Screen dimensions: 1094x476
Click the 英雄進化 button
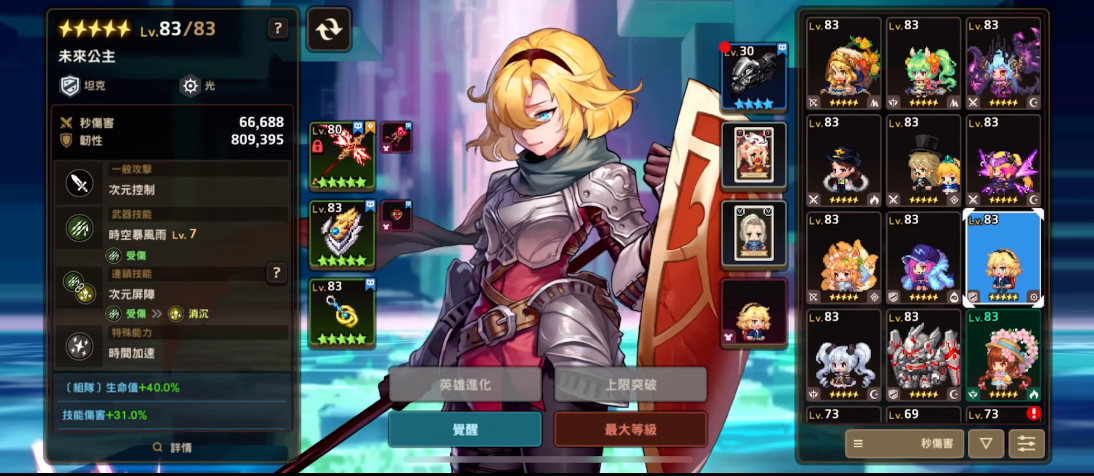(465, 384)
